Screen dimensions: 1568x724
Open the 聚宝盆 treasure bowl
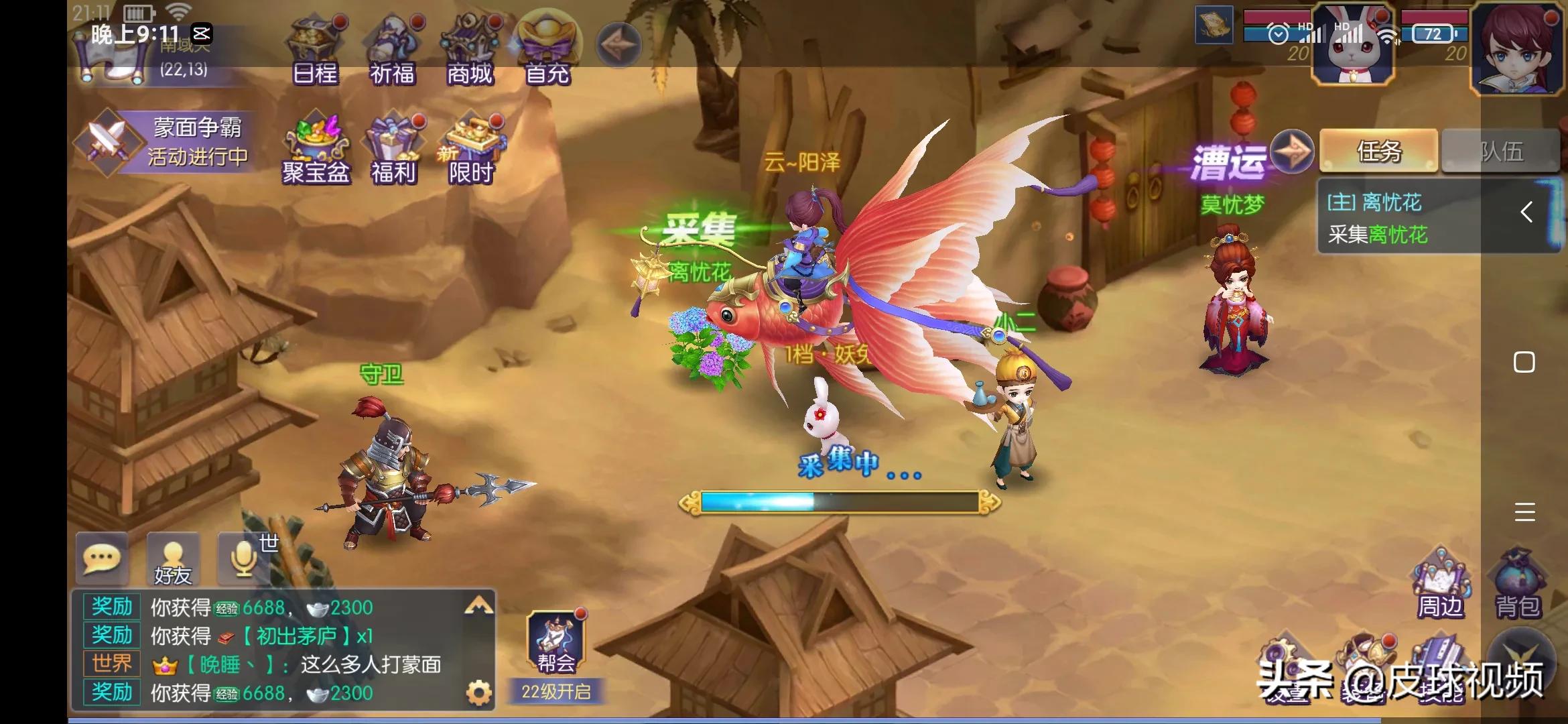316,149
